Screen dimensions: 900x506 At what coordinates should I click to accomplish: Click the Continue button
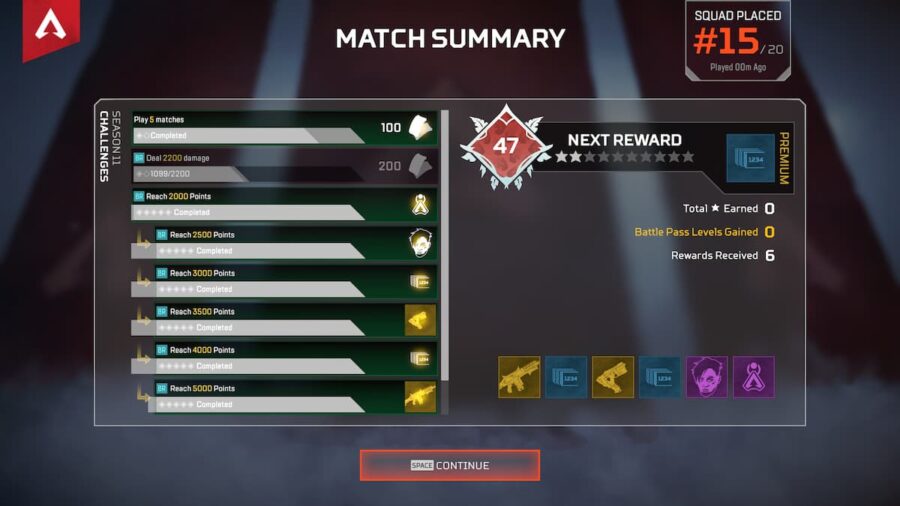click(449, 465)
